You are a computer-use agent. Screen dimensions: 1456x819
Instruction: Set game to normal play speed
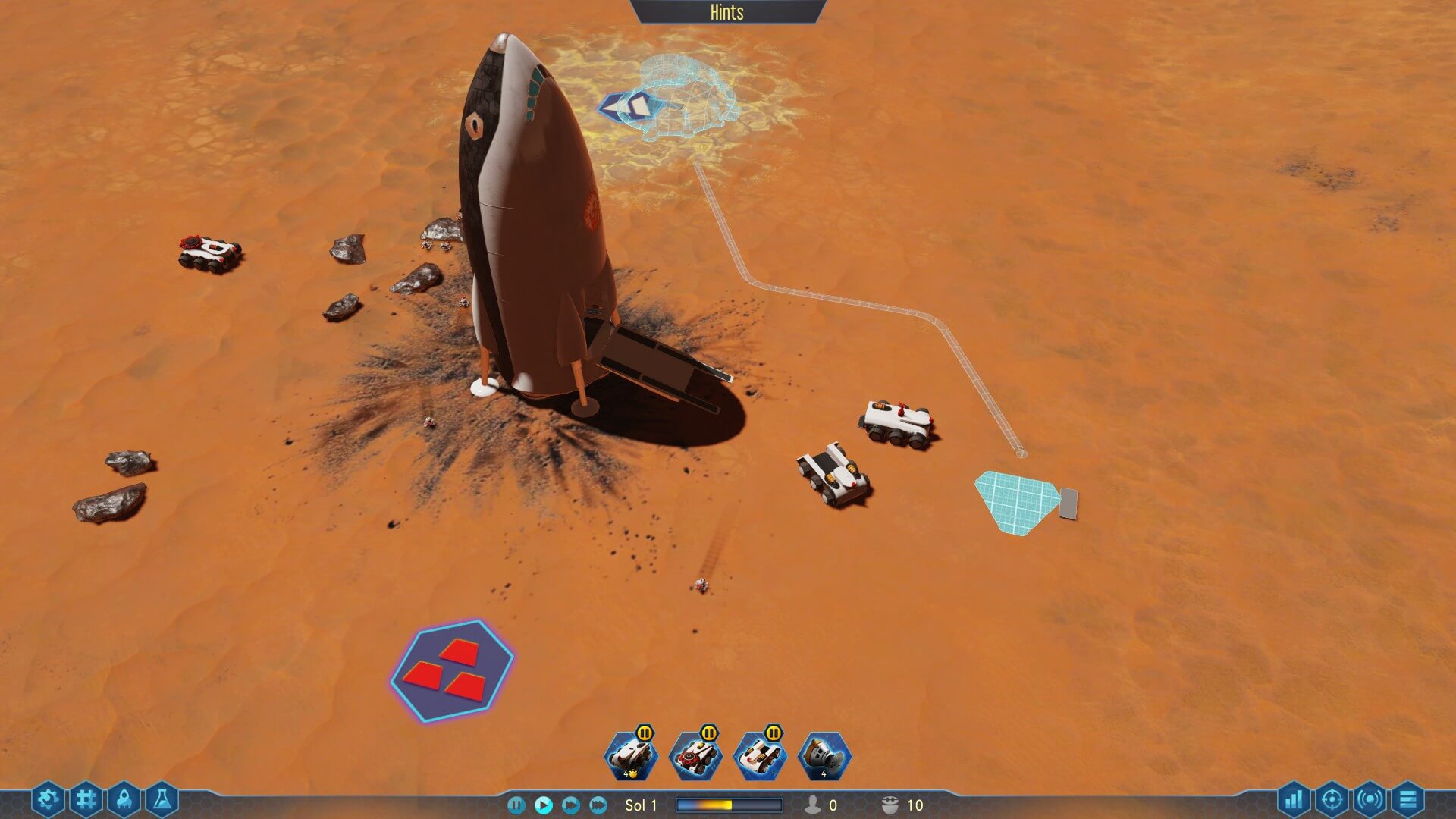[x=543, y=805]
